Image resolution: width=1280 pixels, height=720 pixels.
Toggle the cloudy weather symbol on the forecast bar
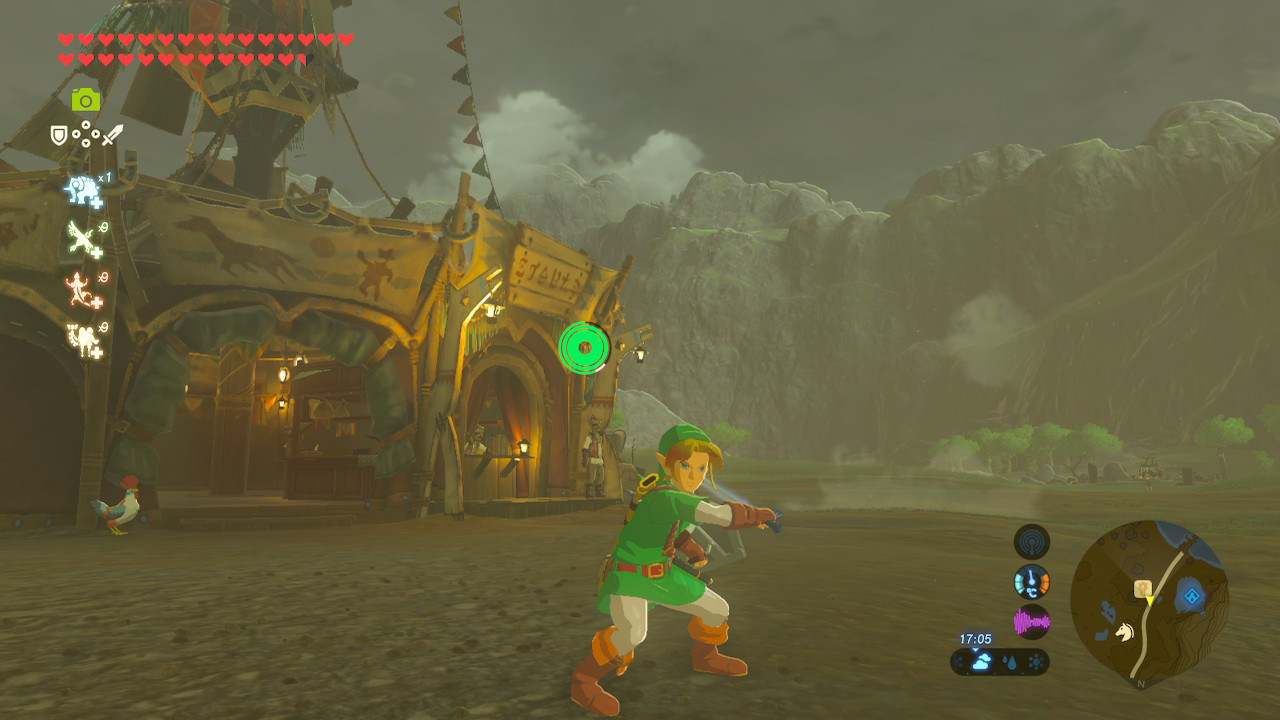(982, 661)
